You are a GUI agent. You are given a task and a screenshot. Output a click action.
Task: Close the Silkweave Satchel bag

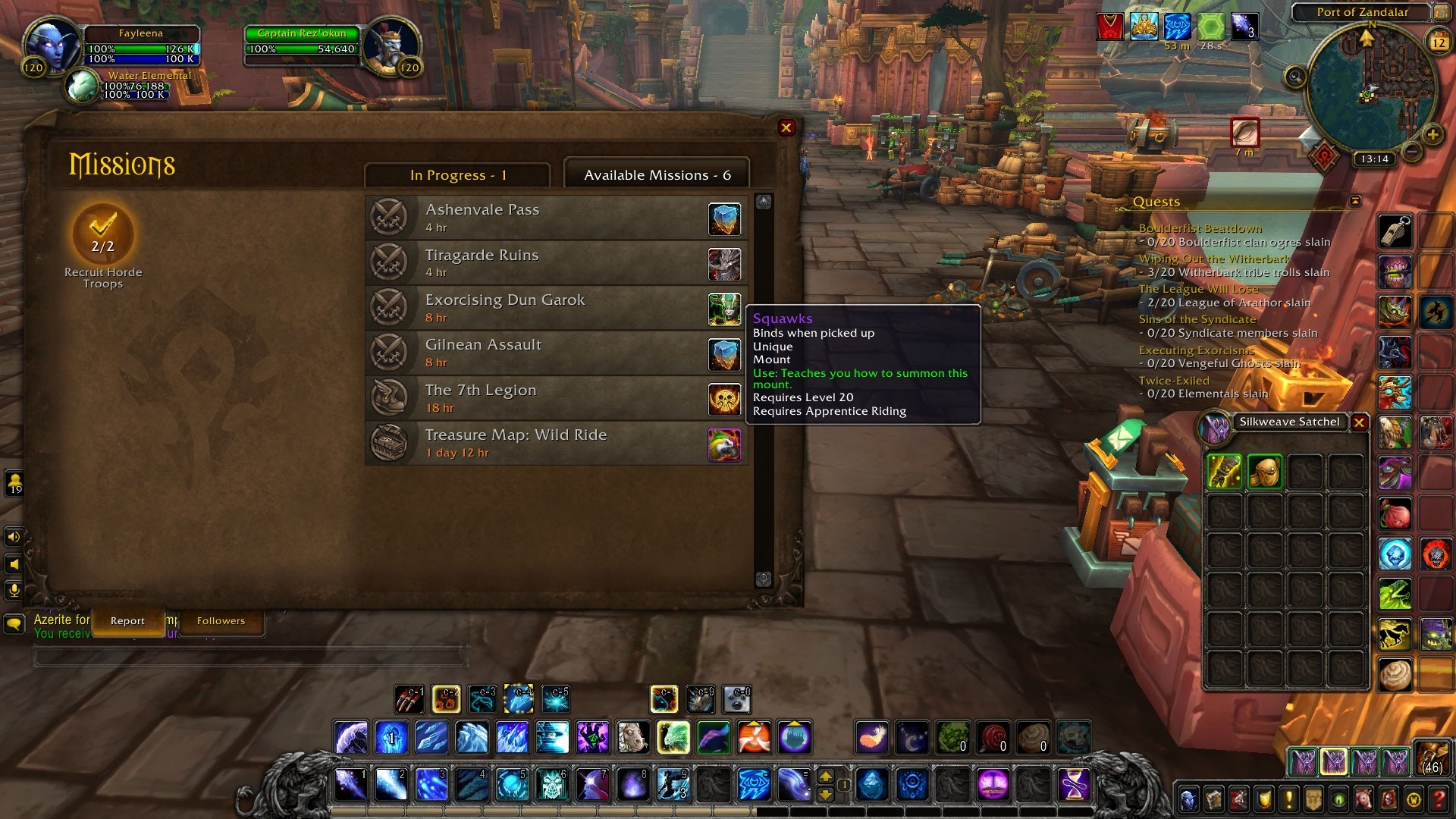pyautogui.click(x=1360, y=423)
